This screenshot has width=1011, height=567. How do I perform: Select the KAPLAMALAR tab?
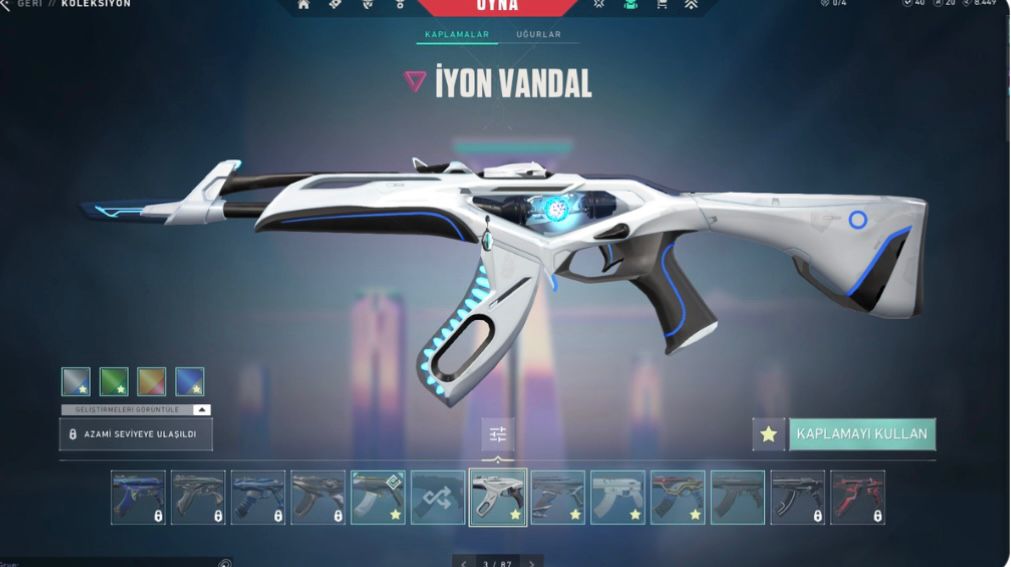tap(456, 35)
